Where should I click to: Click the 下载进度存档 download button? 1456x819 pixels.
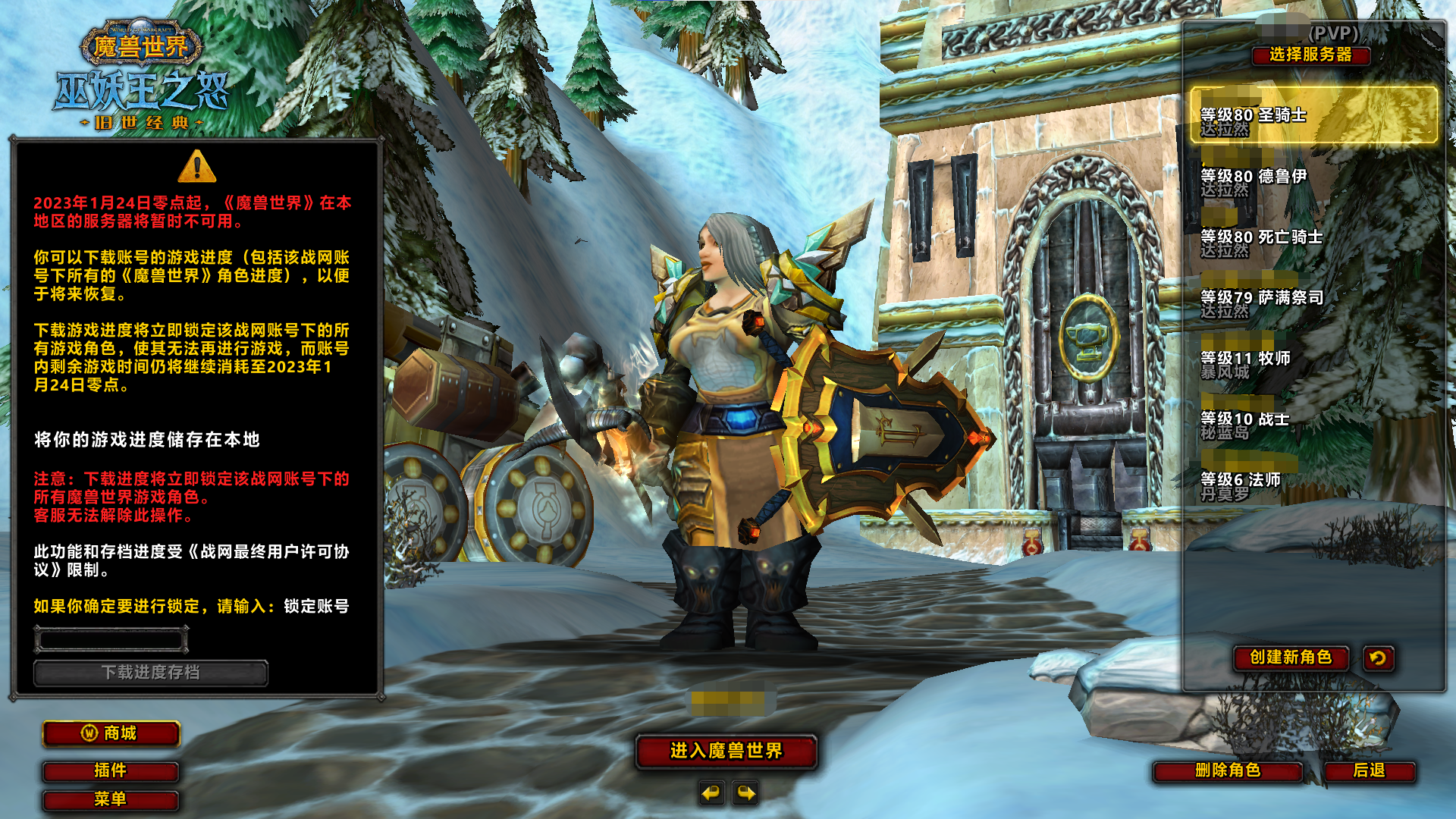pos(150,673)
